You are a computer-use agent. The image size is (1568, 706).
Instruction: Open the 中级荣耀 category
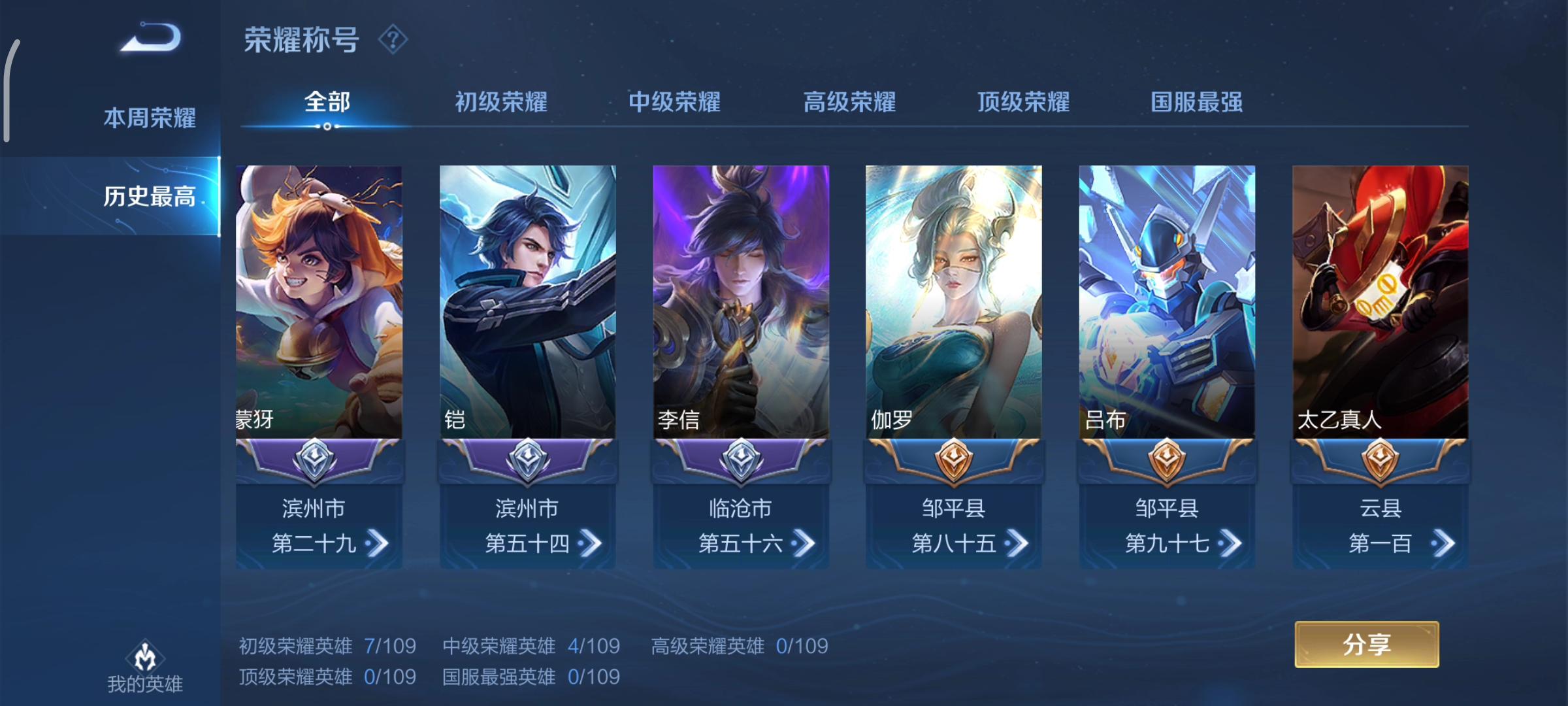click(674, 102)
